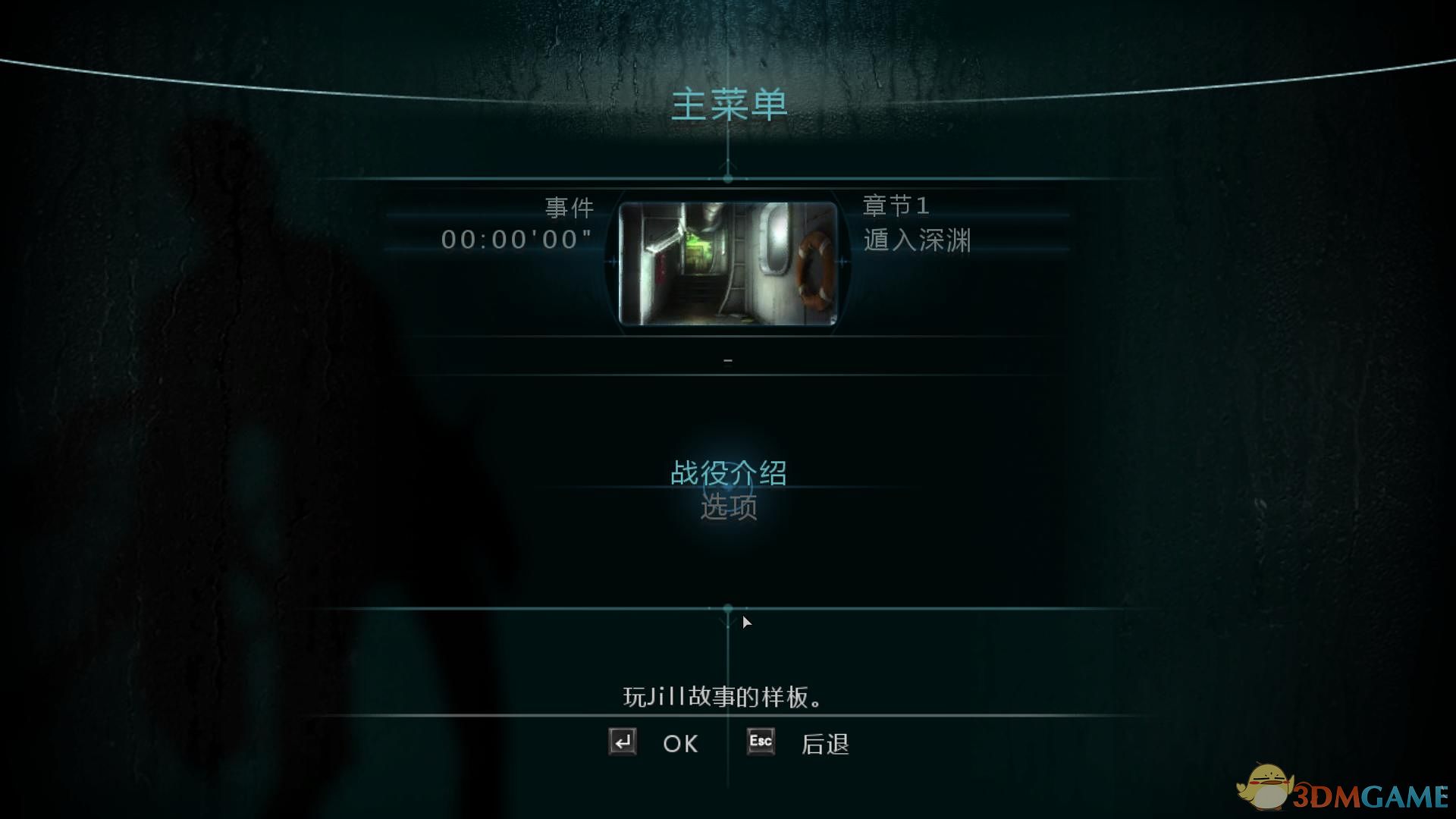Click the diamond marker on the lower divider
The height and width of the screenshot is (819, 1456).
[728, 607]
